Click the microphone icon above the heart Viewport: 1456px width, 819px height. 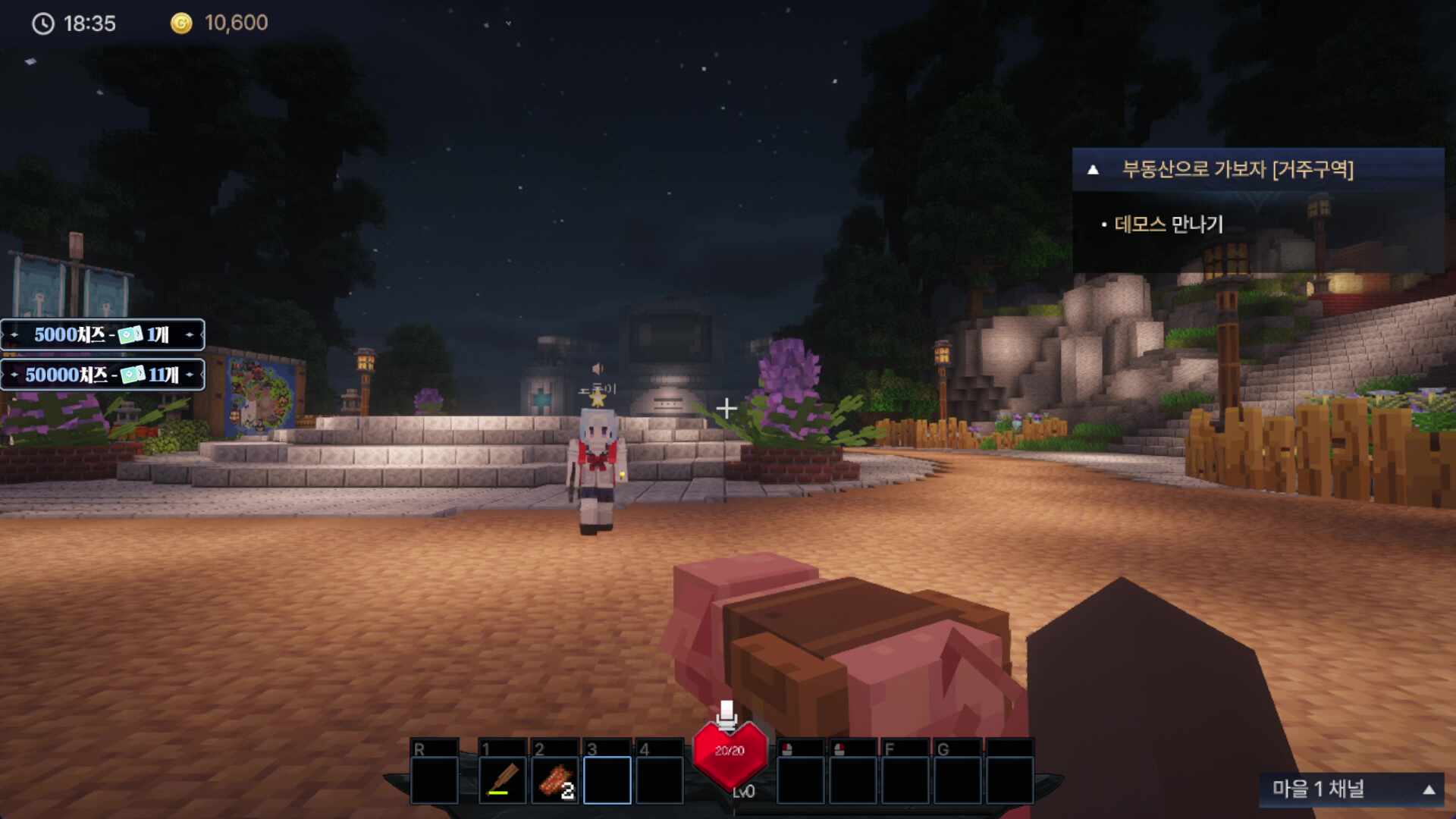(x=726, y=714)
